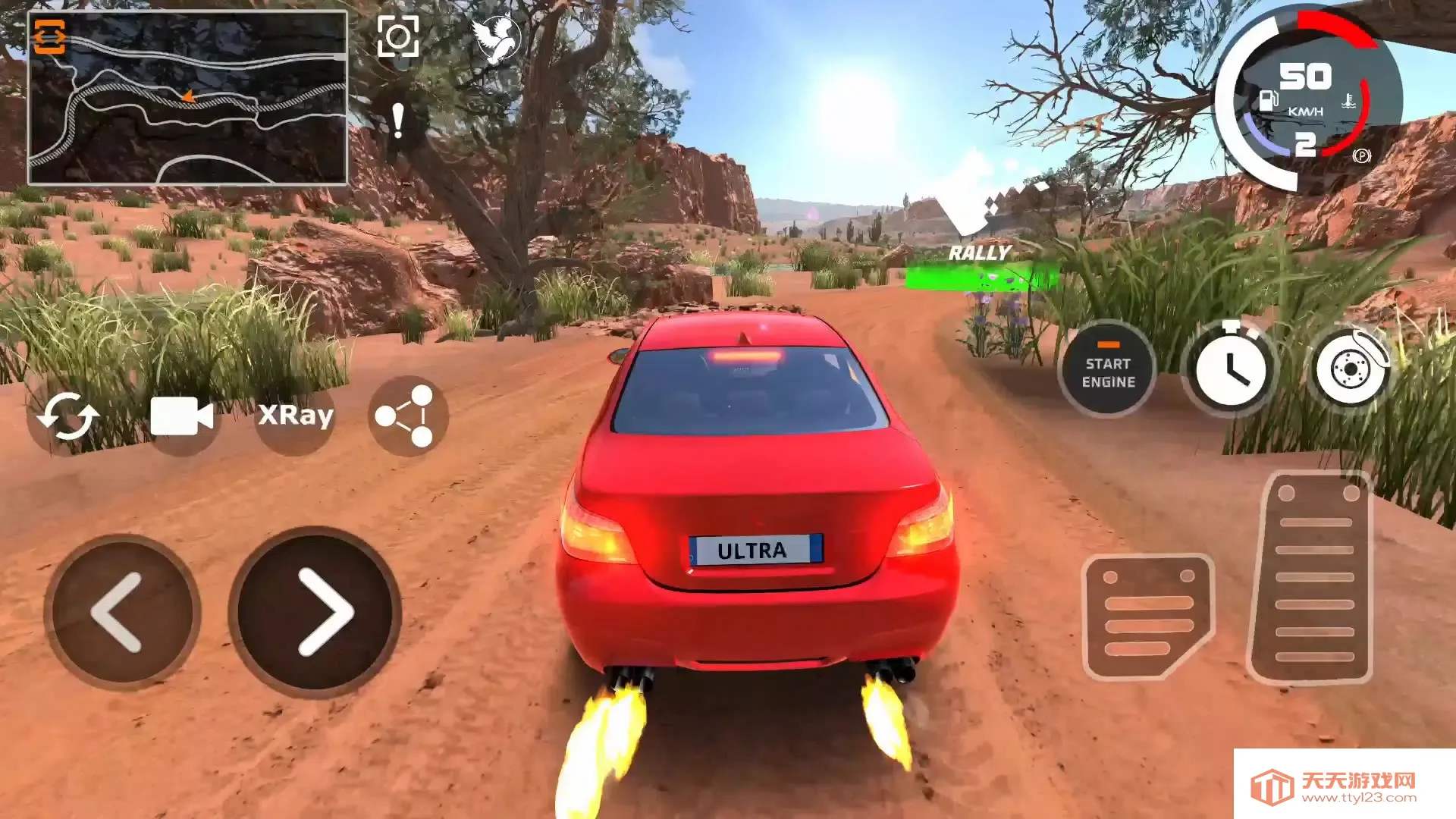Image resolution: width=1456 pixels, height=819 pixels.
Task: Tap the screenshot camera icon
Action: click(400, 36)
